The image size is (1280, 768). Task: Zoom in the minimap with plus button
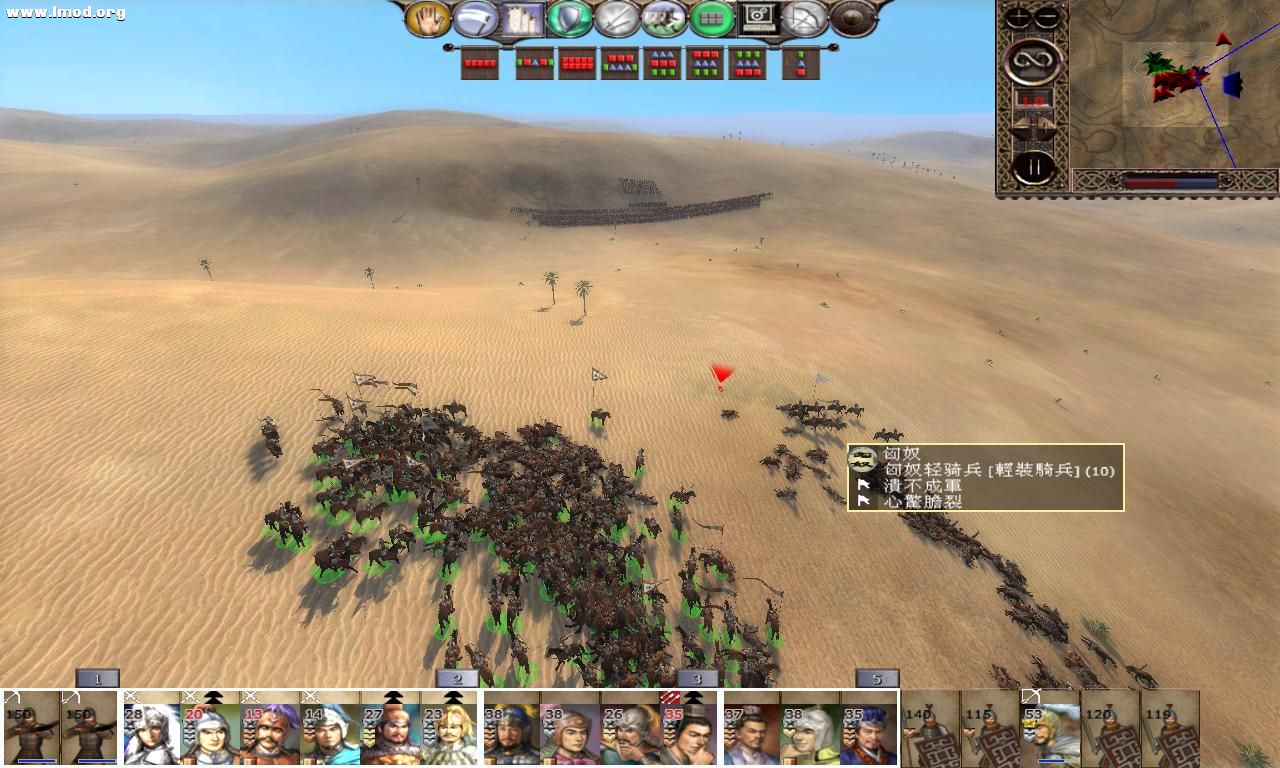click(x=1019, y=17)
